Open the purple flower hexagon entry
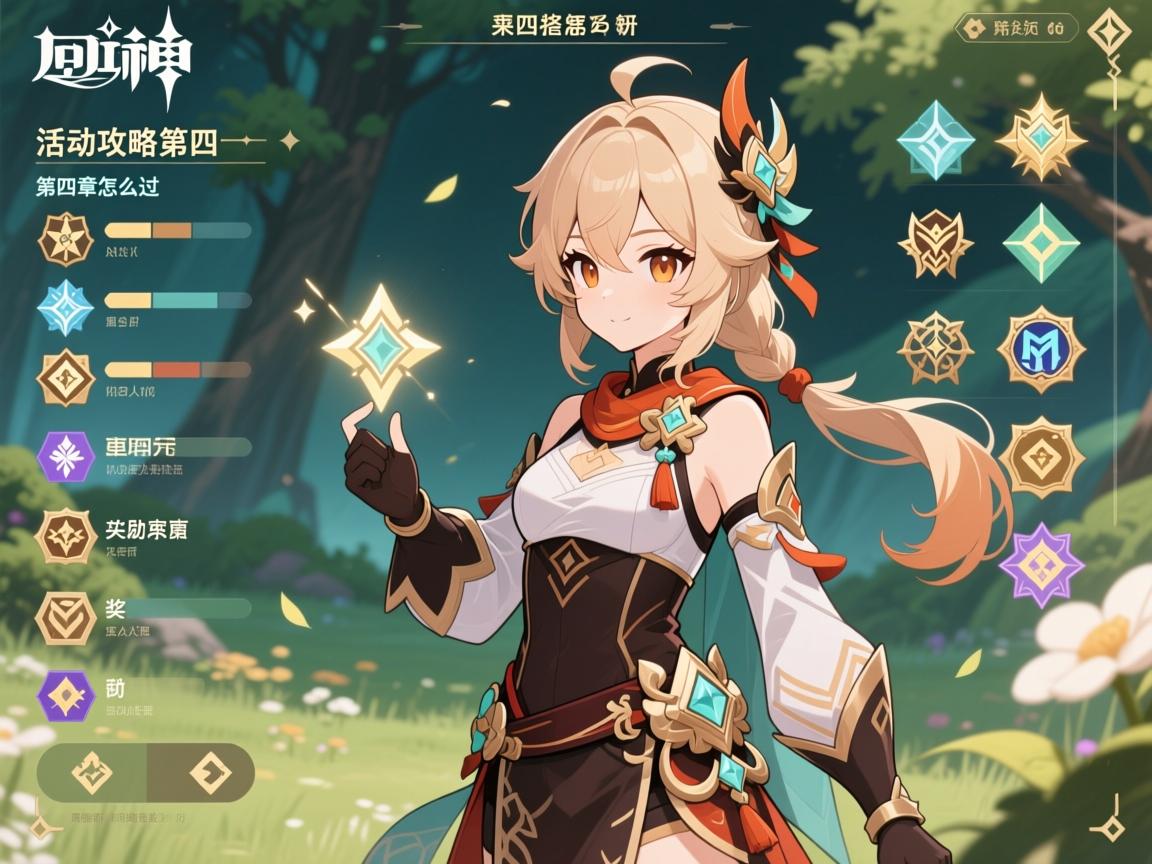The width and height of the screenshot is (1152, 864). [66, 456]
